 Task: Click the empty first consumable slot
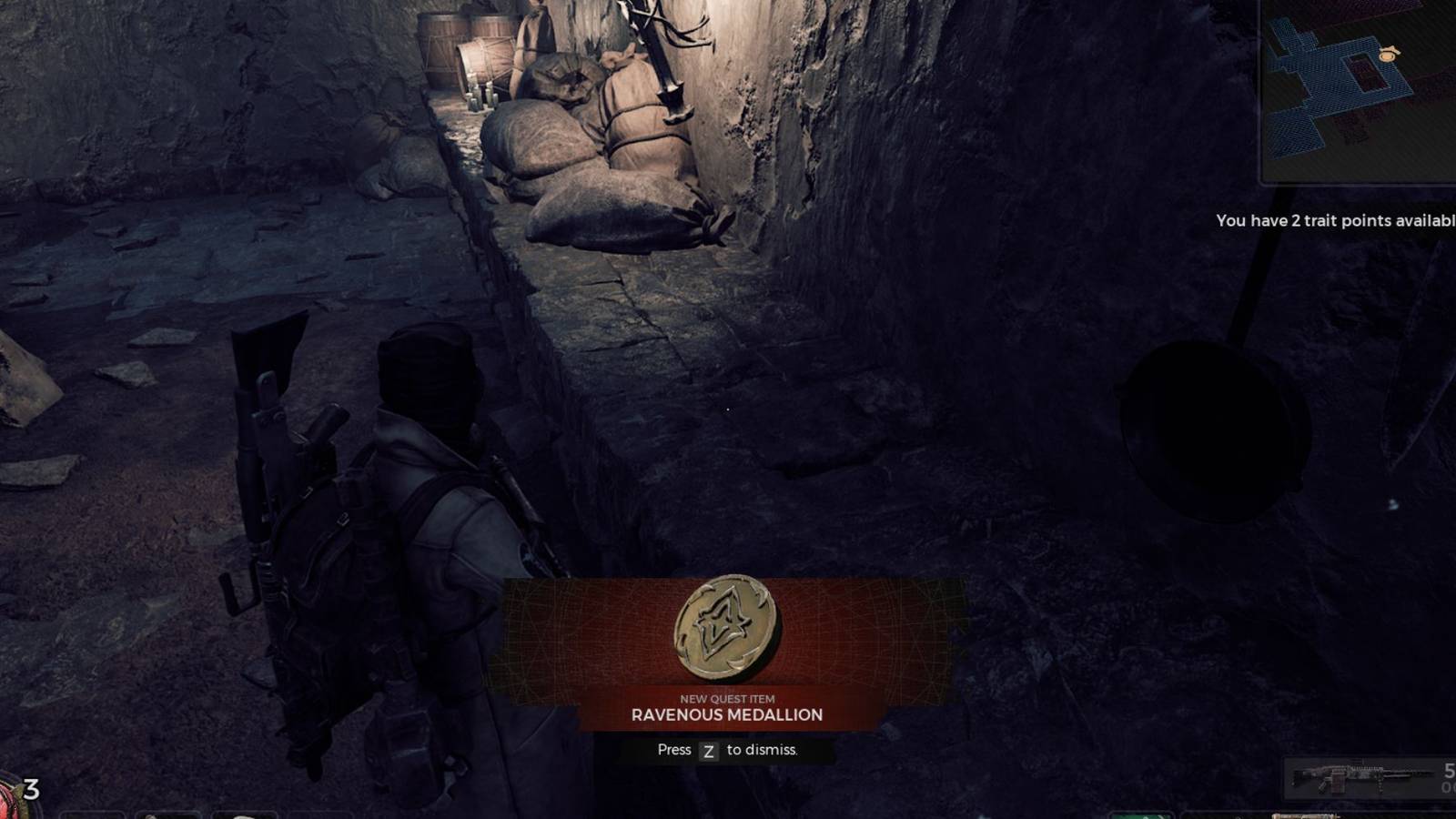pyautogui.click(x=91, y=814)
